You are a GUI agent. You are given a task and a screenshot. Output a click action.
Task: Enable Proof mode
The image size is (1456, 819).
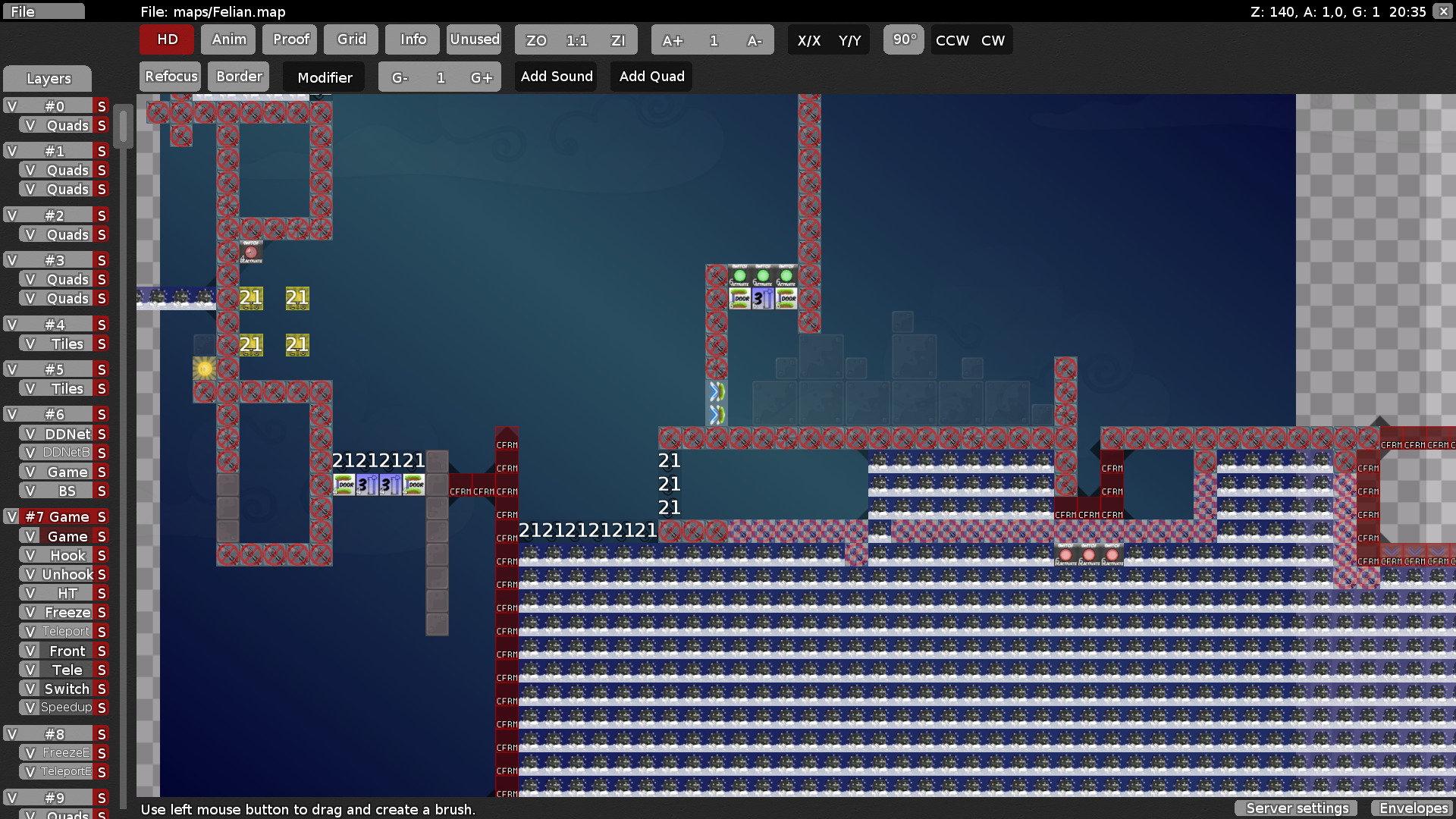coord(290,39)
